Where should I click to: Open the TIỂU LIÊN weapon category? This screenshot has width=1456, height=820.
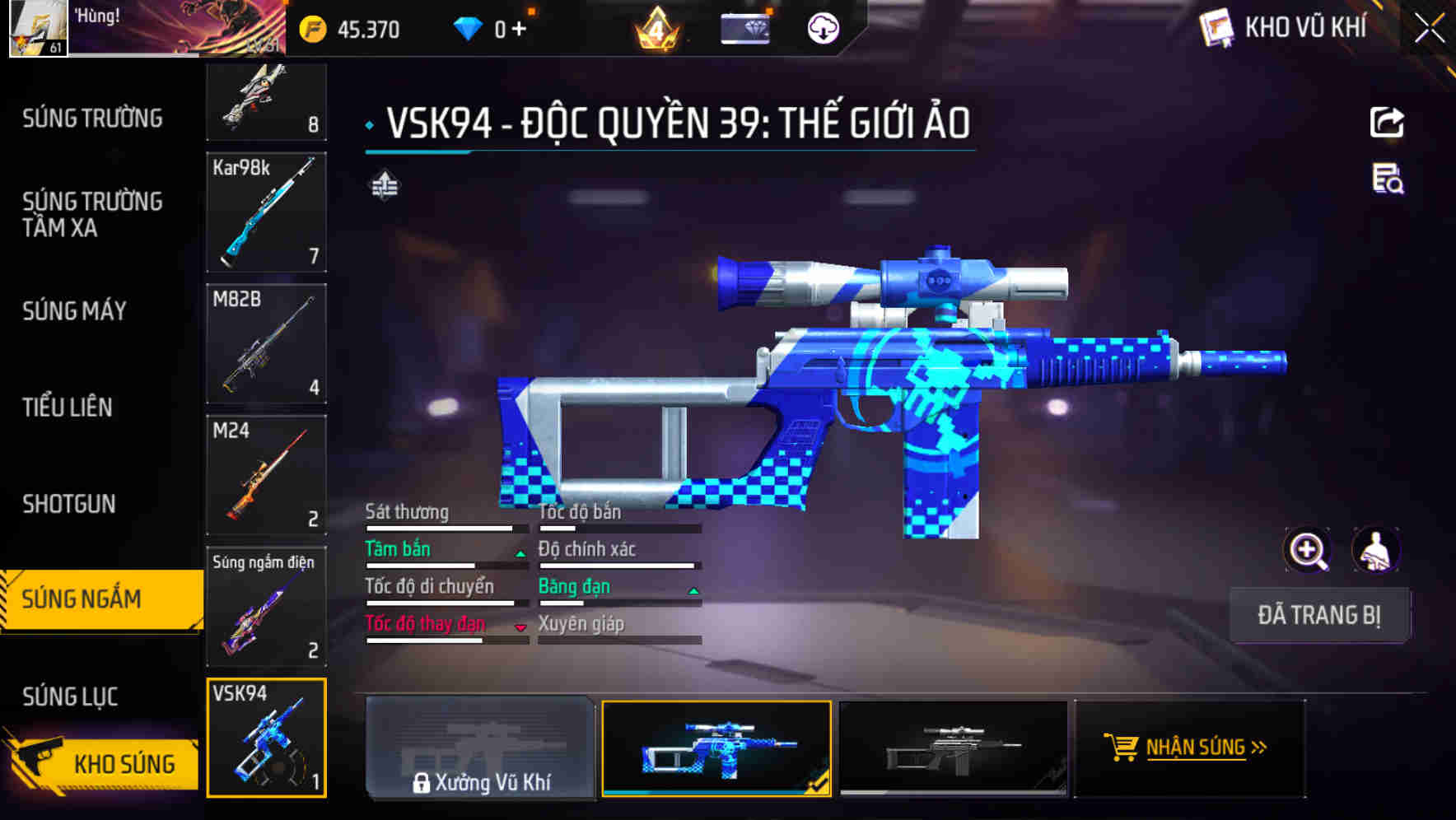tap(68, 407)
